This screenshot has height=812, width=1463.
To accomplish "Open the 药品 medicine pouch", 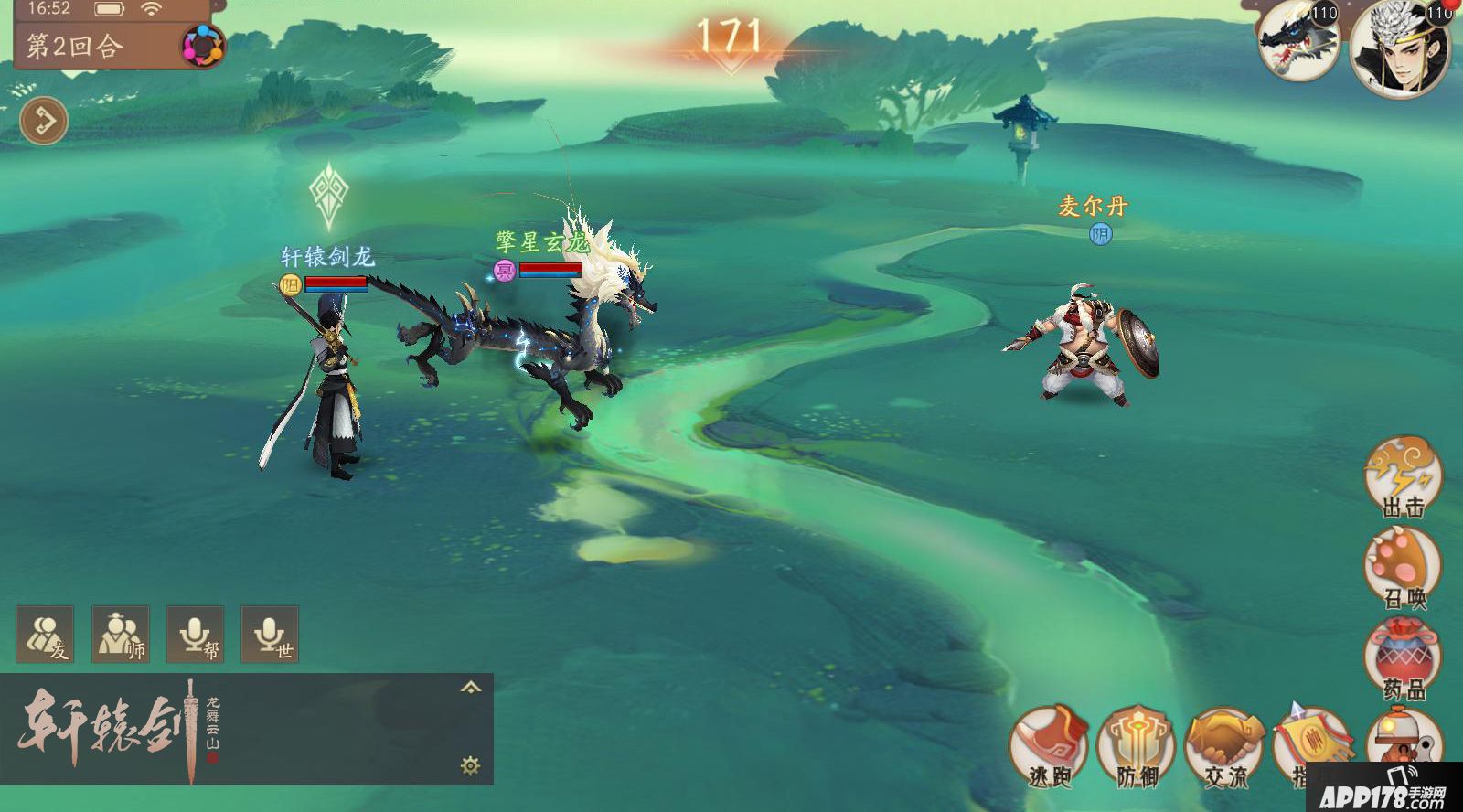I will point(1402,659).
